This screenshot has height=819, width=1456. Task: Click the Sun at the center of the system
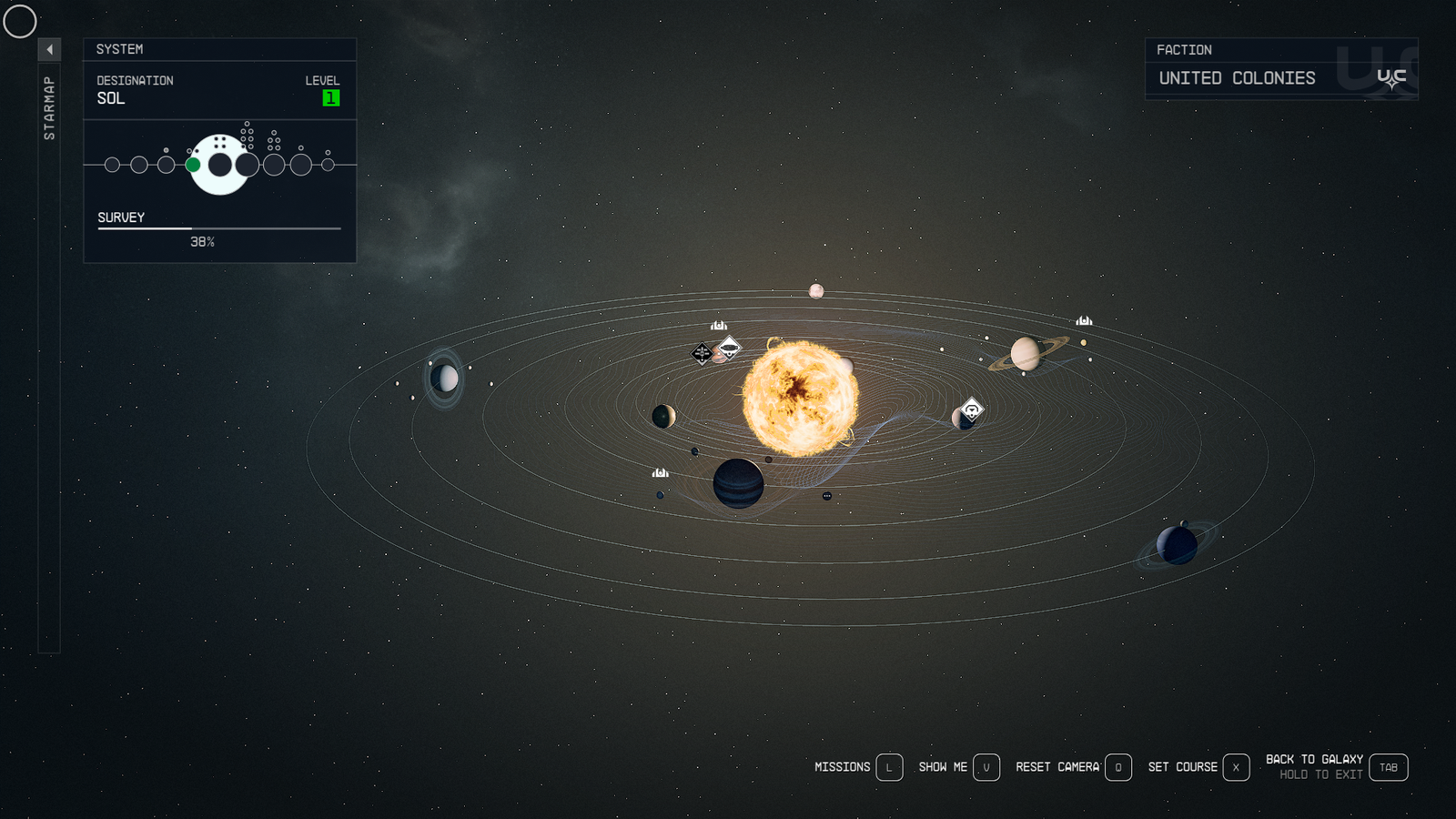(x=801, y=398)
